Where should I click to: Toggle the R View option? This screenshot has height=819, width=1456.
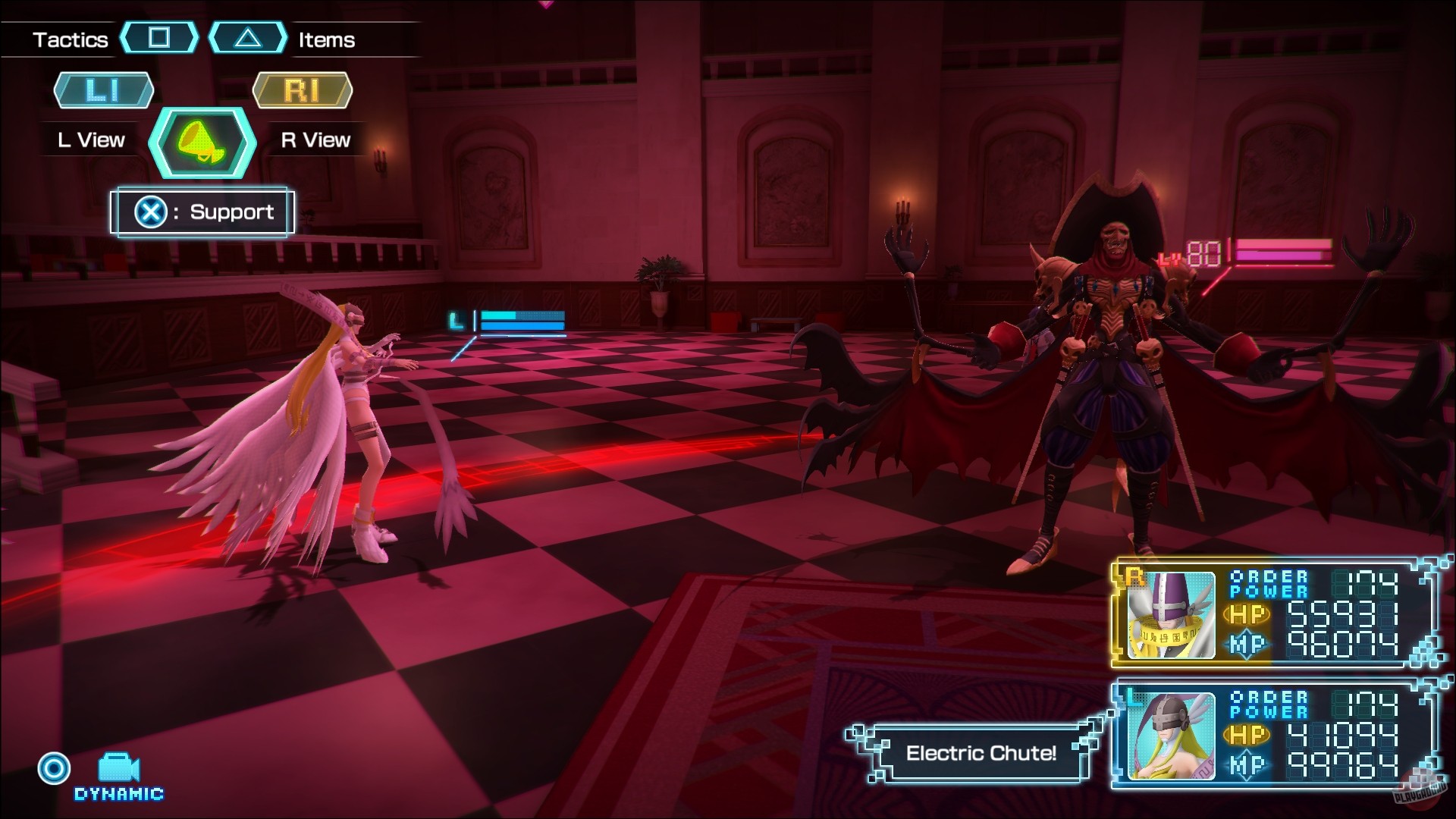click(314, 139)
